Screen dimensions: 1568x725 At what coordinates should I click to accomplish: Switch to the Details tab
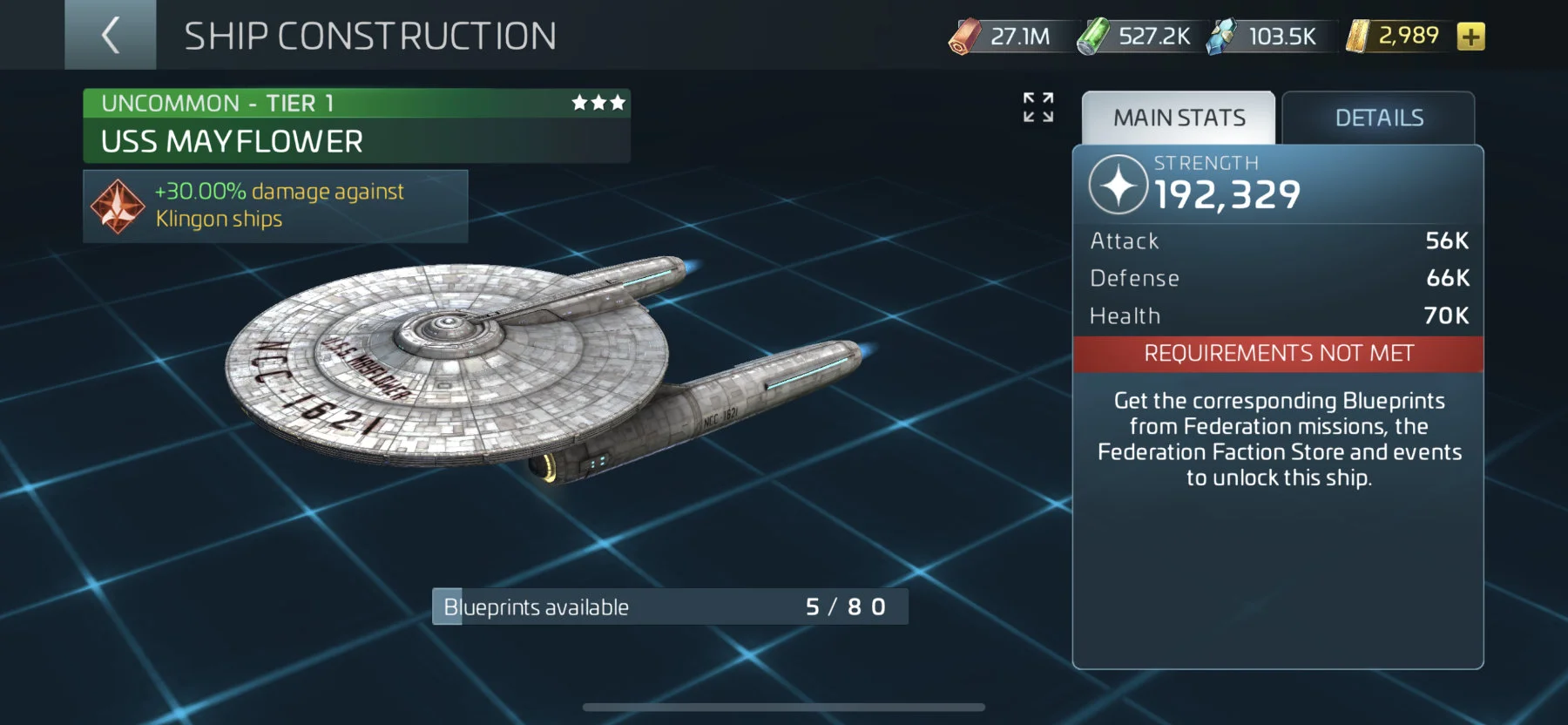[1378, 118]
